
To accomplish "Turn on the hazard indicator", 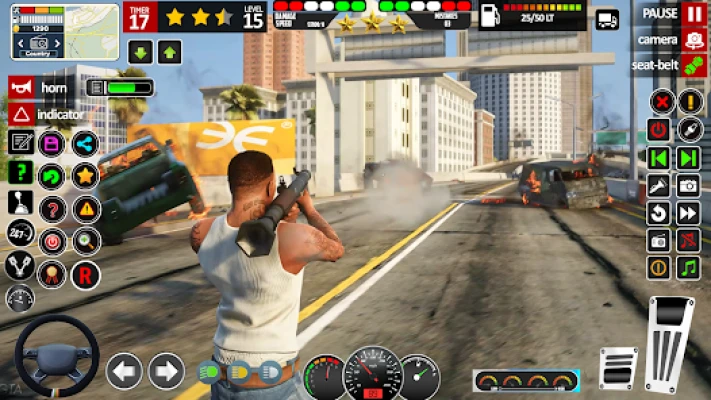I will 20,115.
